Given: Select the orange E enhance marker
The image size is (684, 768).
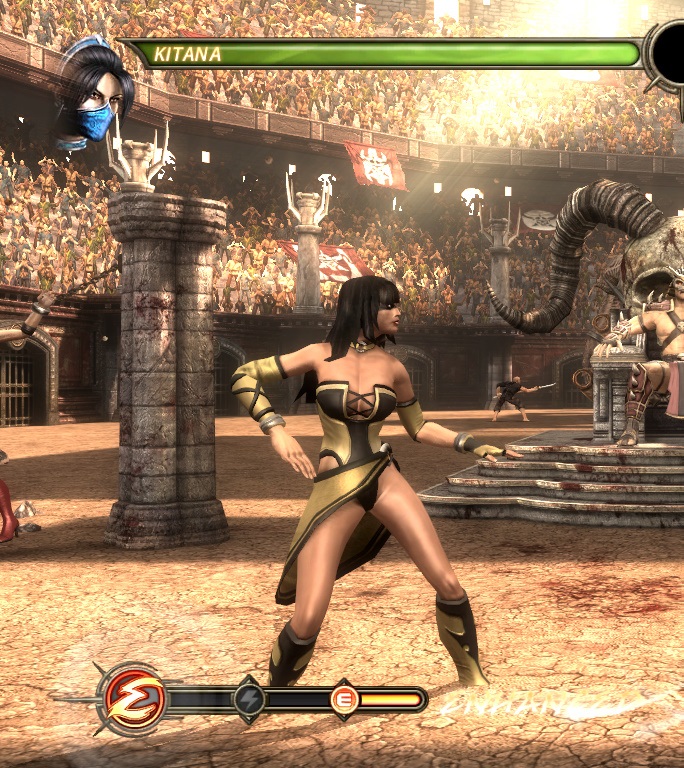Looking at the screenshot, I should [344, 700].
